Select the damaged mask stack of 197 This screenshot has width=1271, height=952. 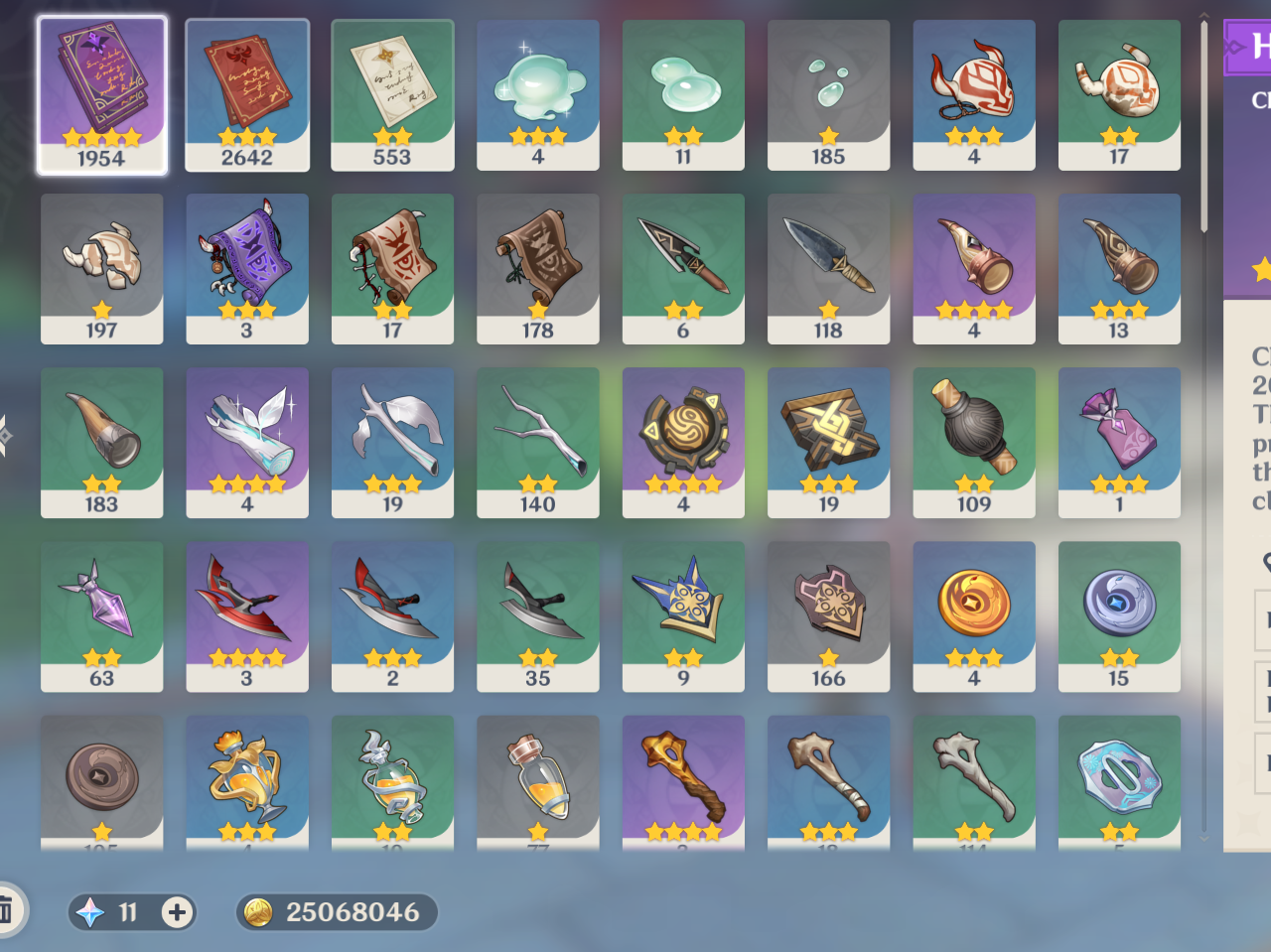coord(101,268)
